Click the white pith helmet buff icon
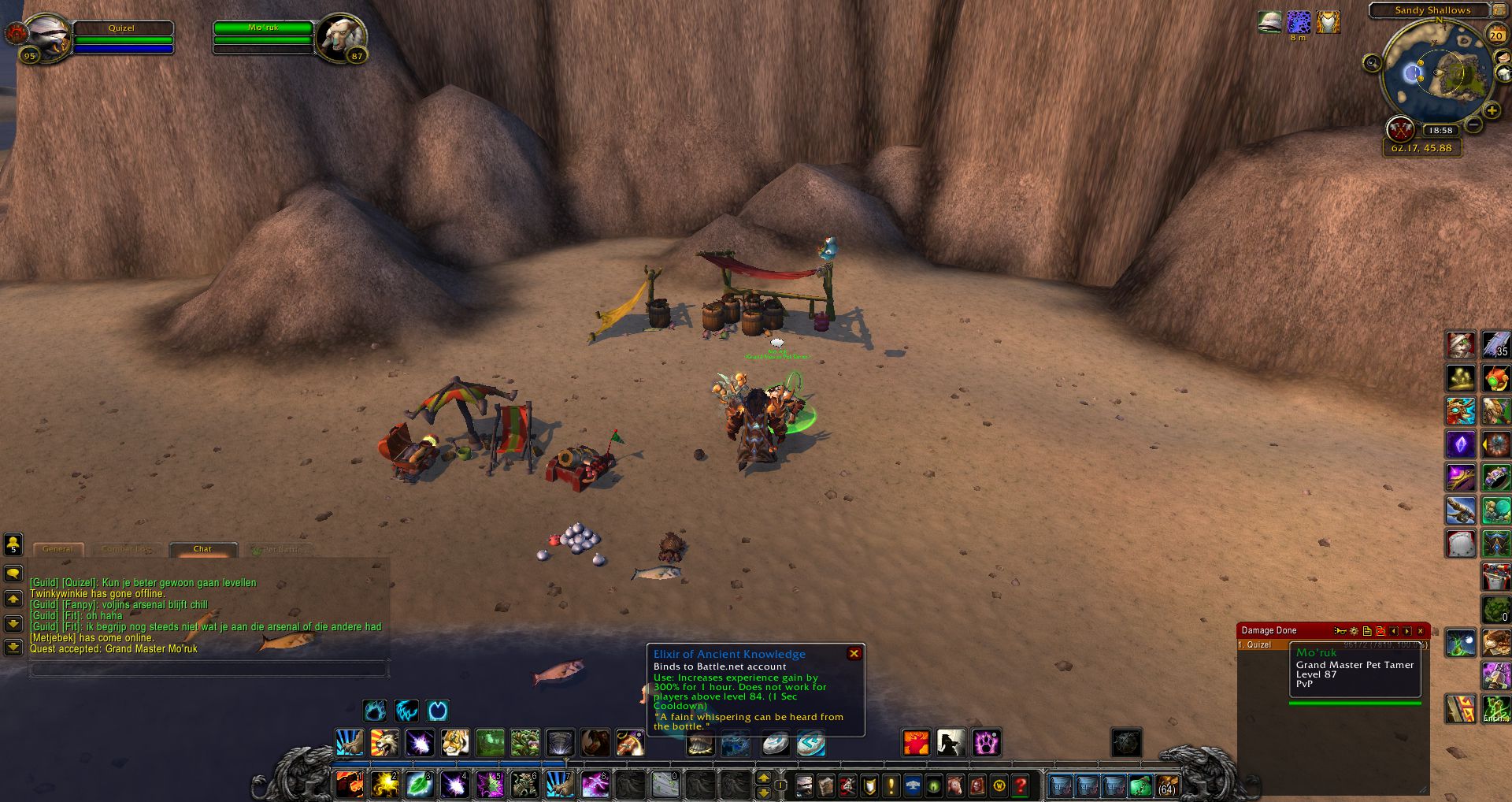 click(1269, 22)
